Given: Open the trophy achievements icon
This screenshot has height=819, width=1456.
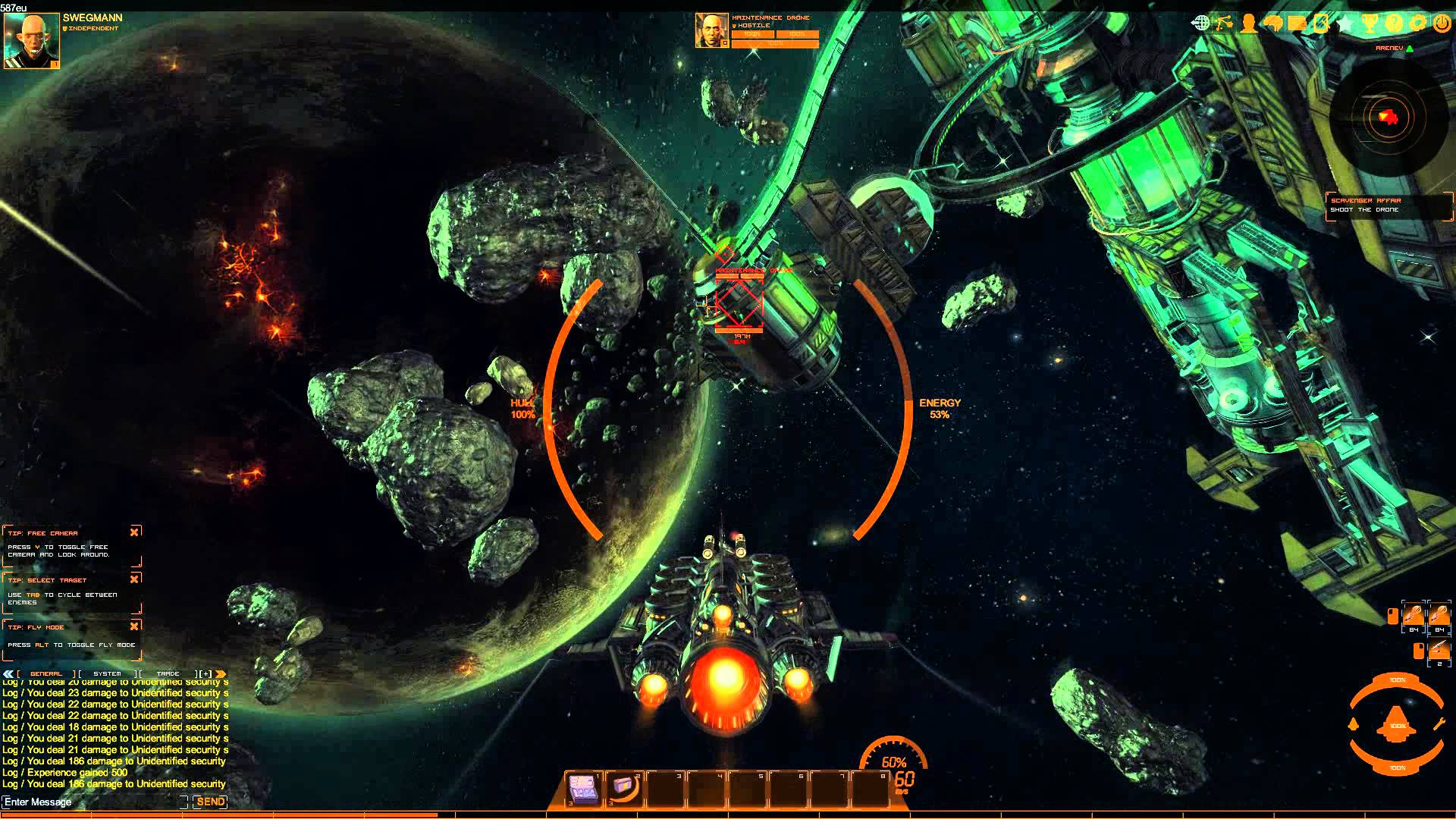Looking at the screenshot, I should coord(1370,24).
